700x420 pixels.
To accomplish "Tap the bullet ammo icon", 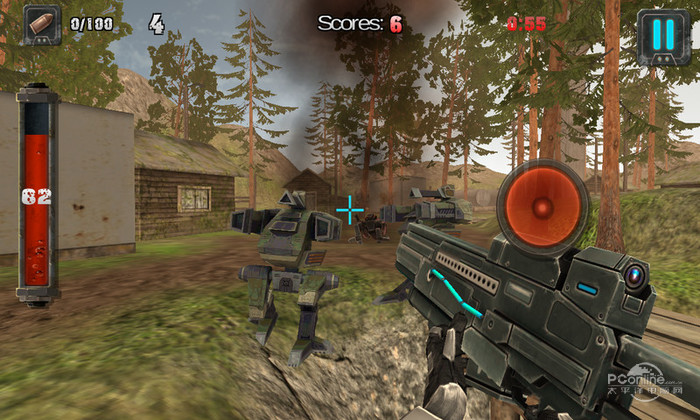I will pyautogui.click(x=43, y=25).
